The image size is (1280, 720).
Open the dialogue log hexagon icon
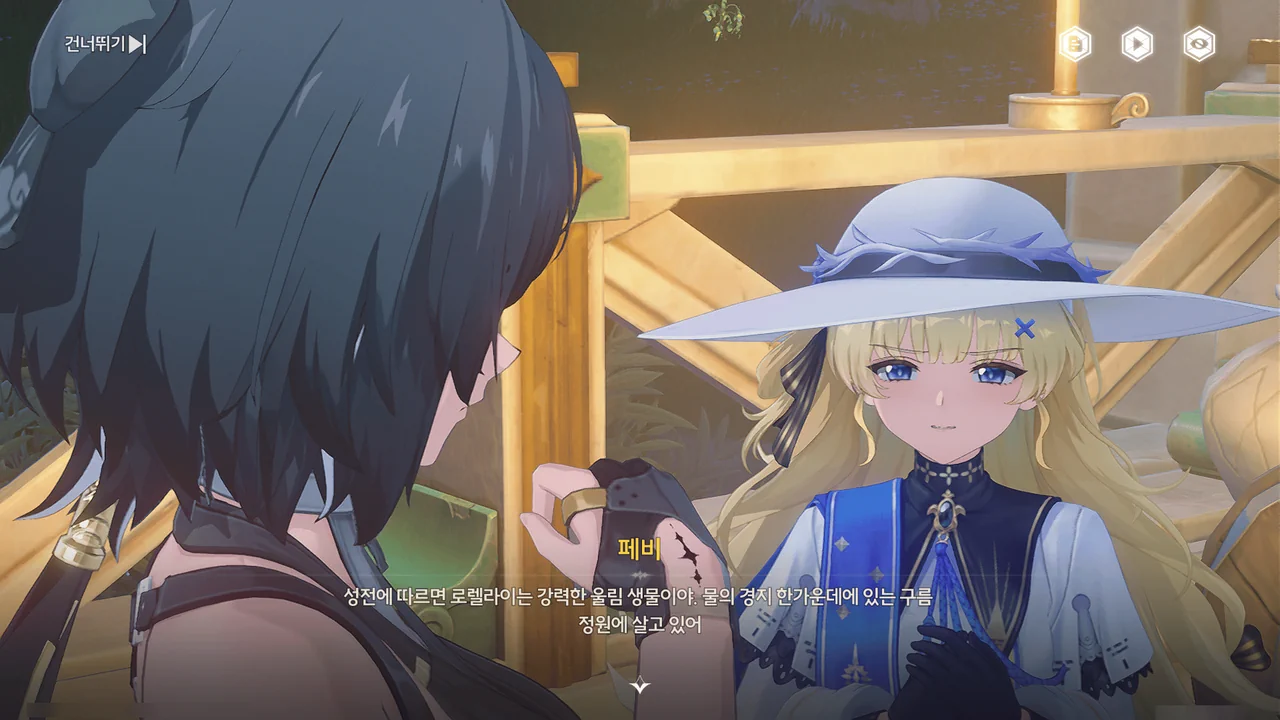point(1075,44)
